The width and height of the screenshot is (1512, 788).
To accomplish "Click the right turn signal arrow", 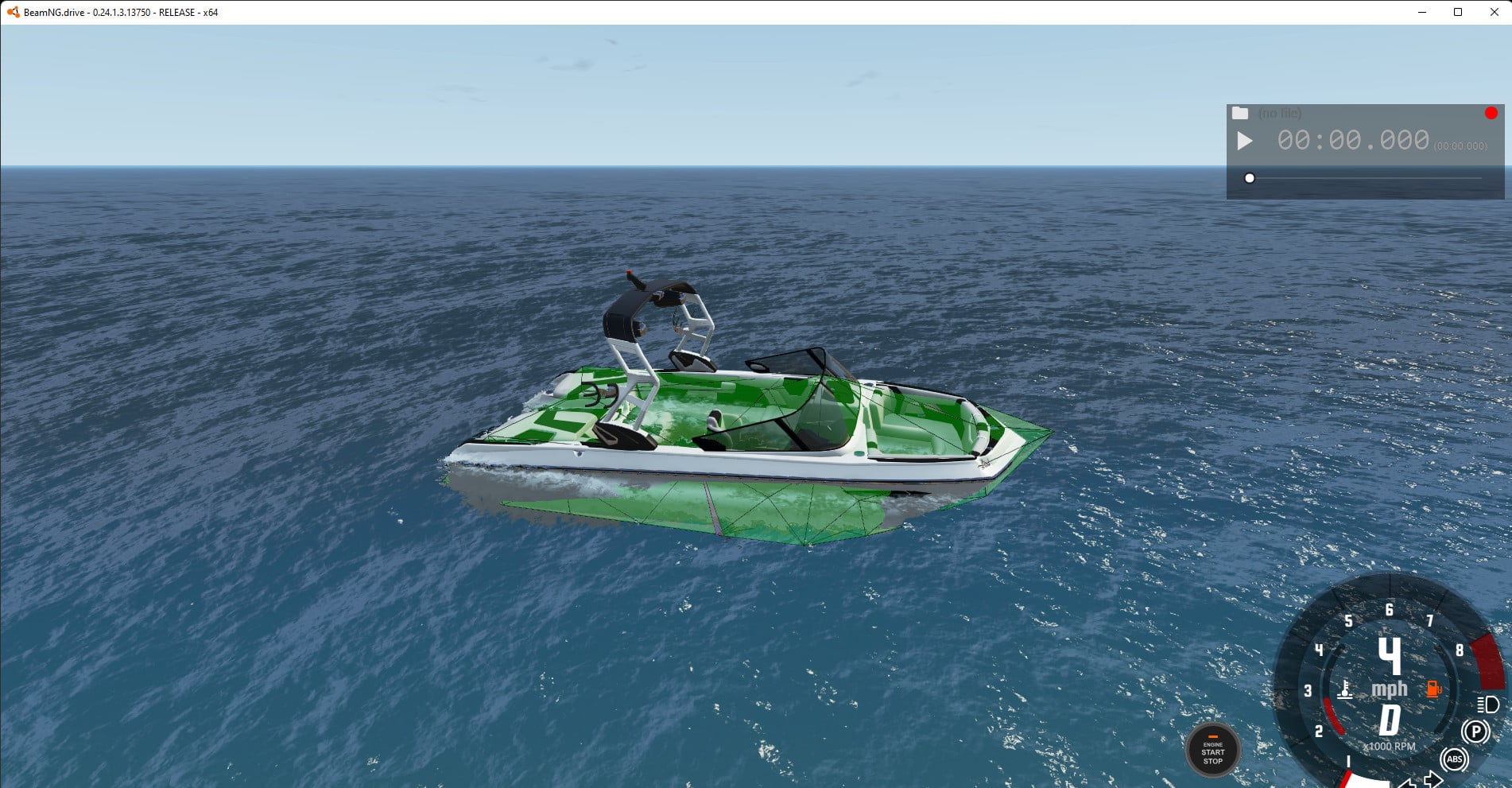I will tap(1432, 779).
